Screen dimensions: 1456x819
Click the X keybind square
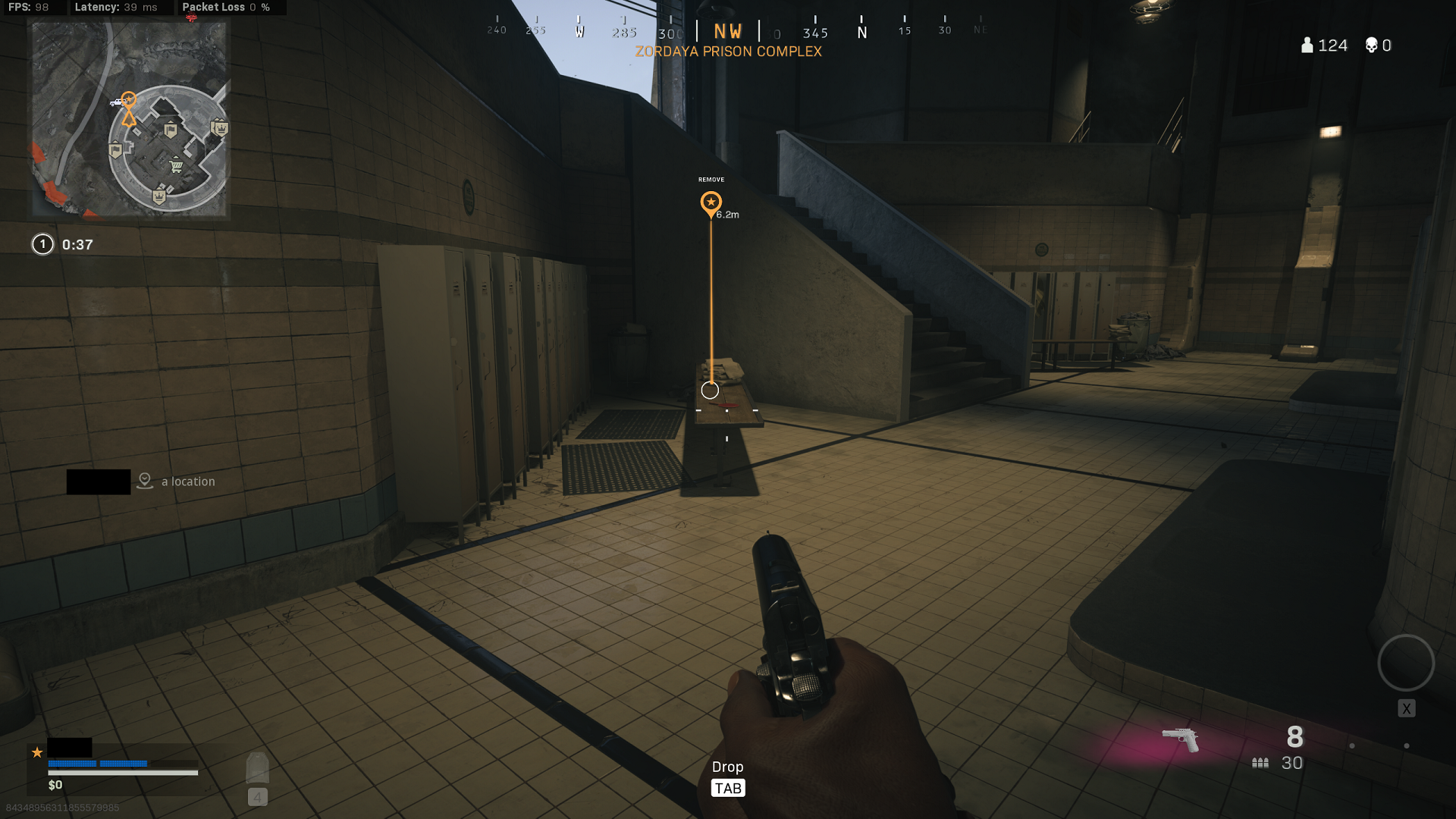[1407, 708]
